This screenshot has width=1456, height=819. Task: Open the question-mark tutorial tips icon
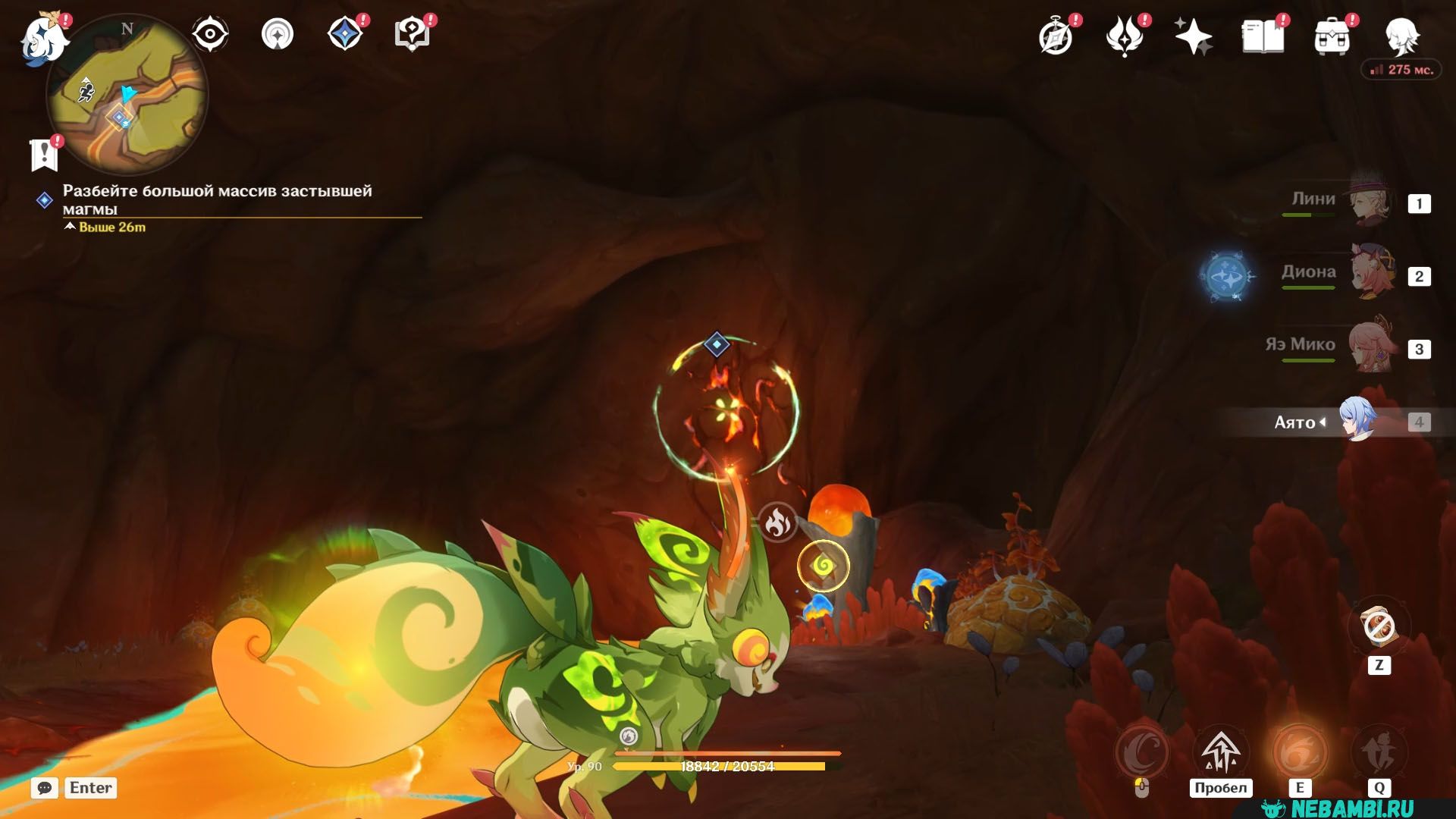(413, 35)
